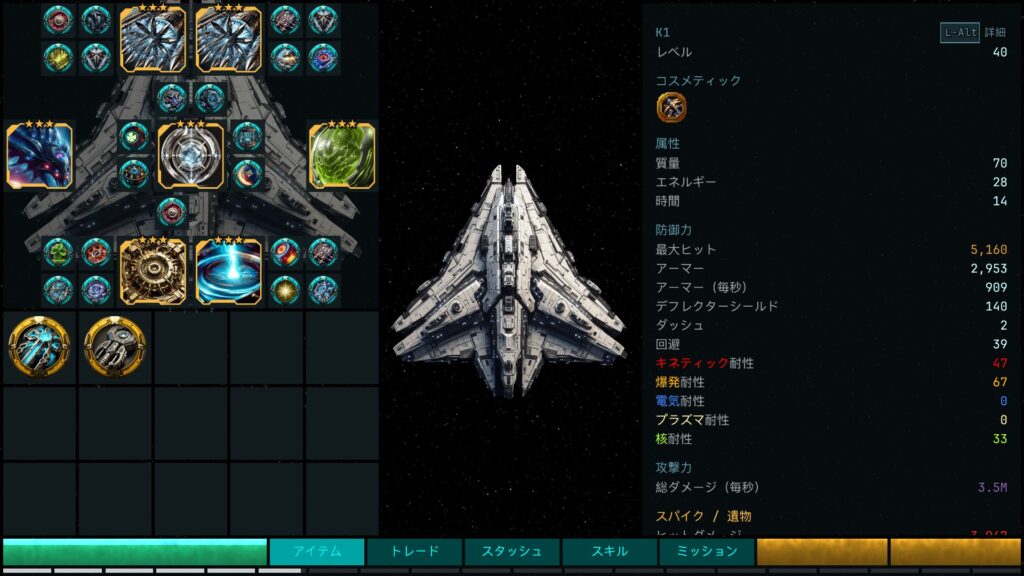The height and width of the screenshot is (576, 1024).
Task: Select the blue alien dragon equipment slot
Action: 39,156
